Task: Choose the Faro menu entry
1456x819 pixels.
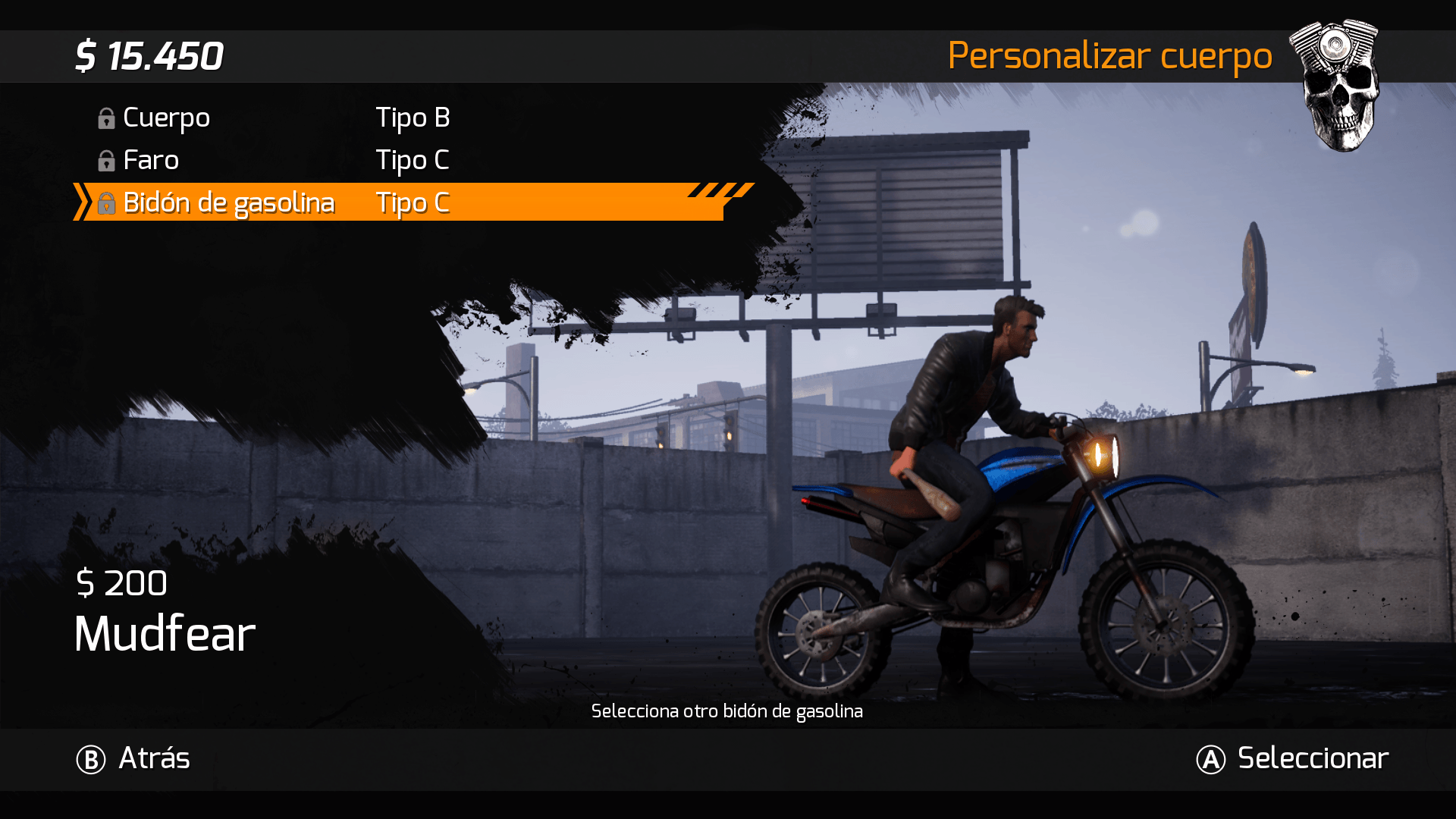Action: [x=151, y=161]
